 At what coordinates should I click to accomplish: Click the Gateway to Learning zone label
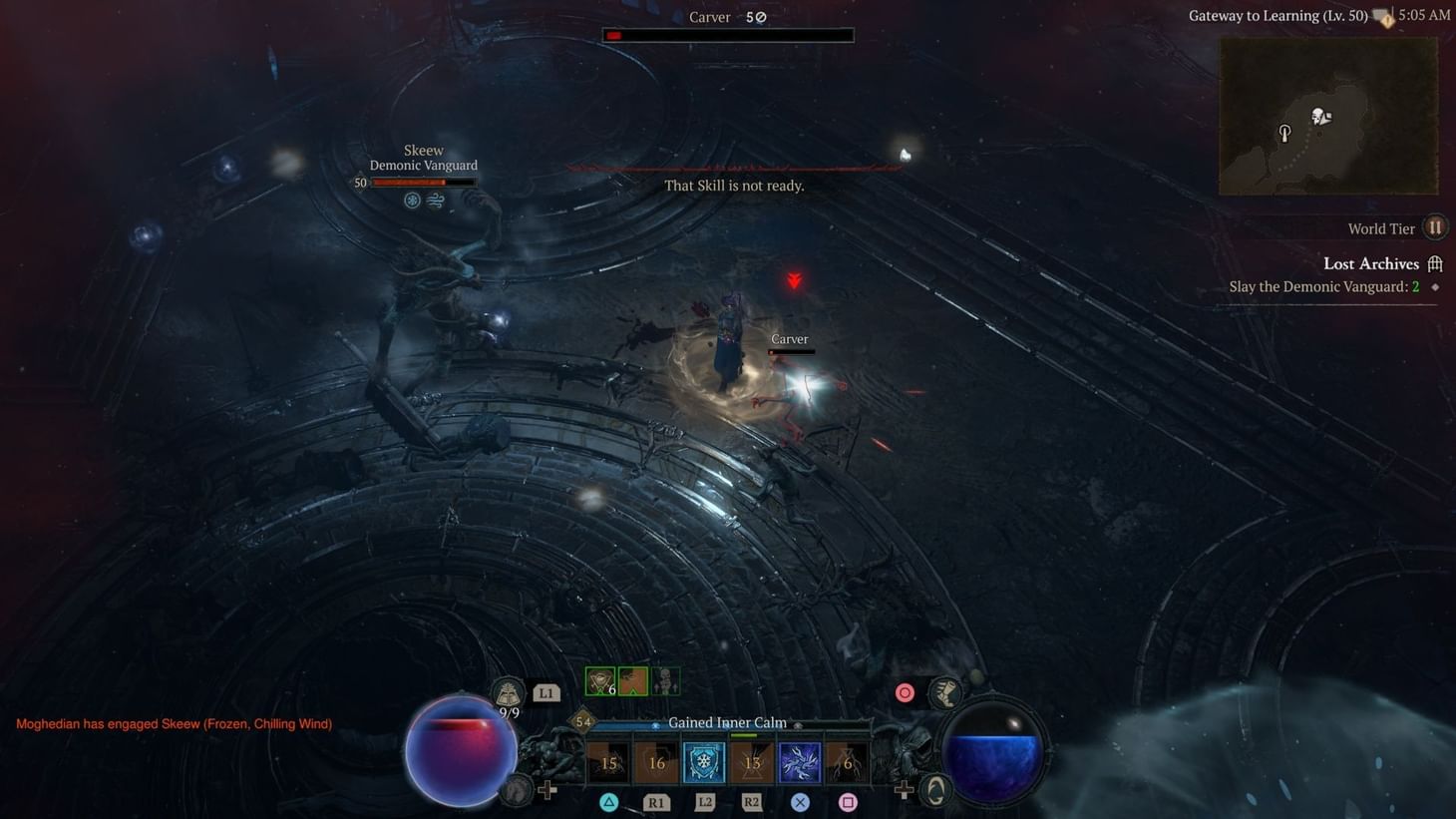point(1277,15)
